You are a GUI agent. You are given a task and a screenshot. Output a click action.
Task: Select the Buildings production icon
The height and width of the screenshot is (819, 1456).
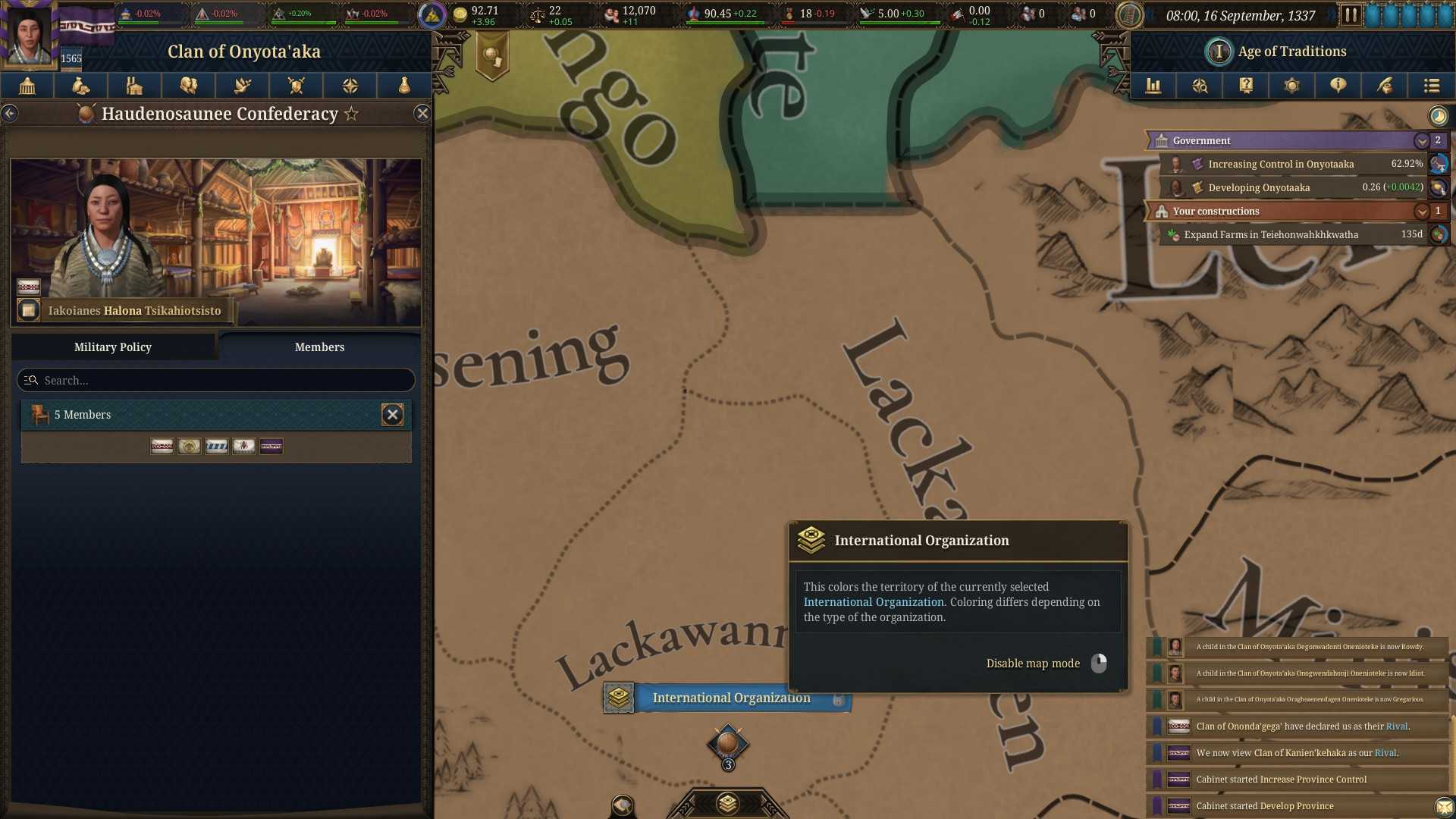coord(134,86)
